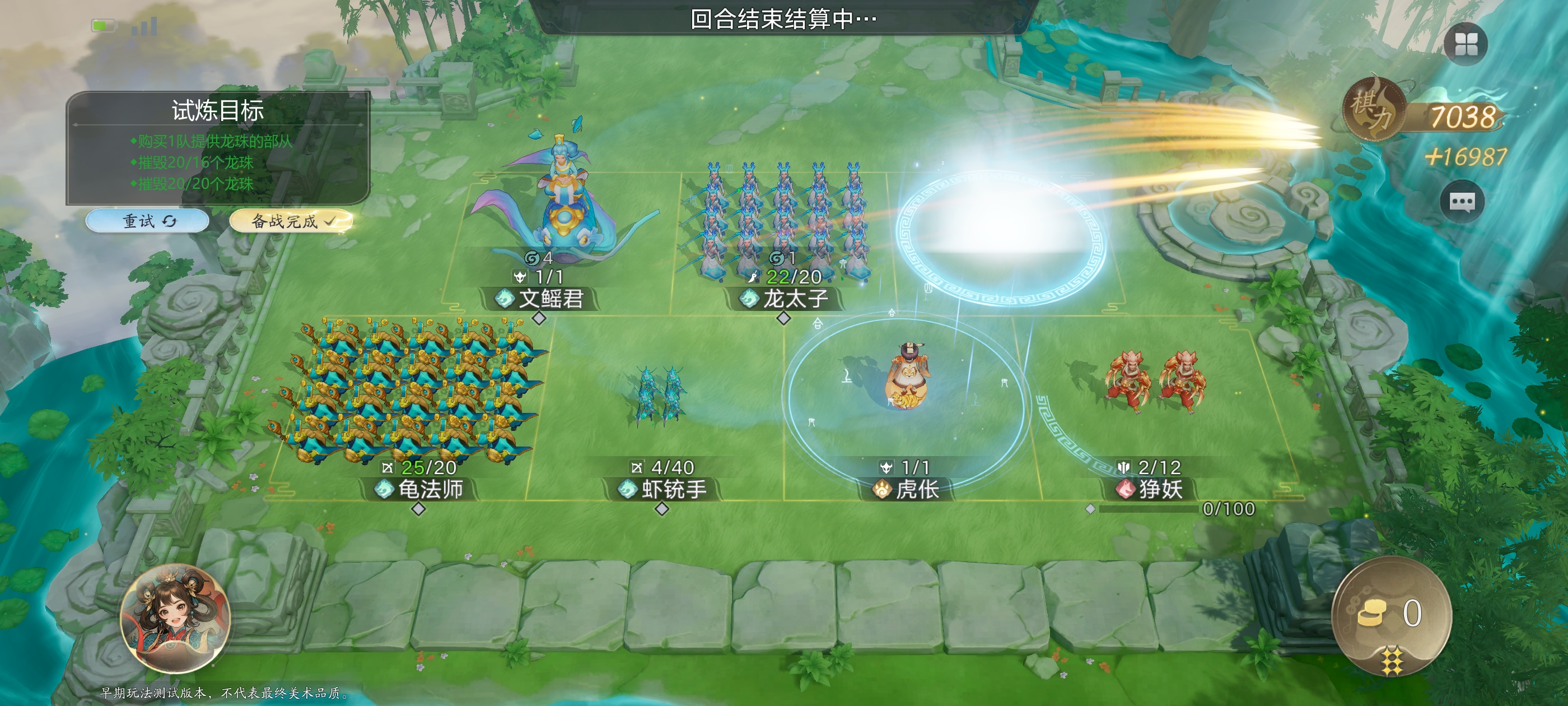Open the chat bubble icon
The image size is (1568, 706).
1462,202
